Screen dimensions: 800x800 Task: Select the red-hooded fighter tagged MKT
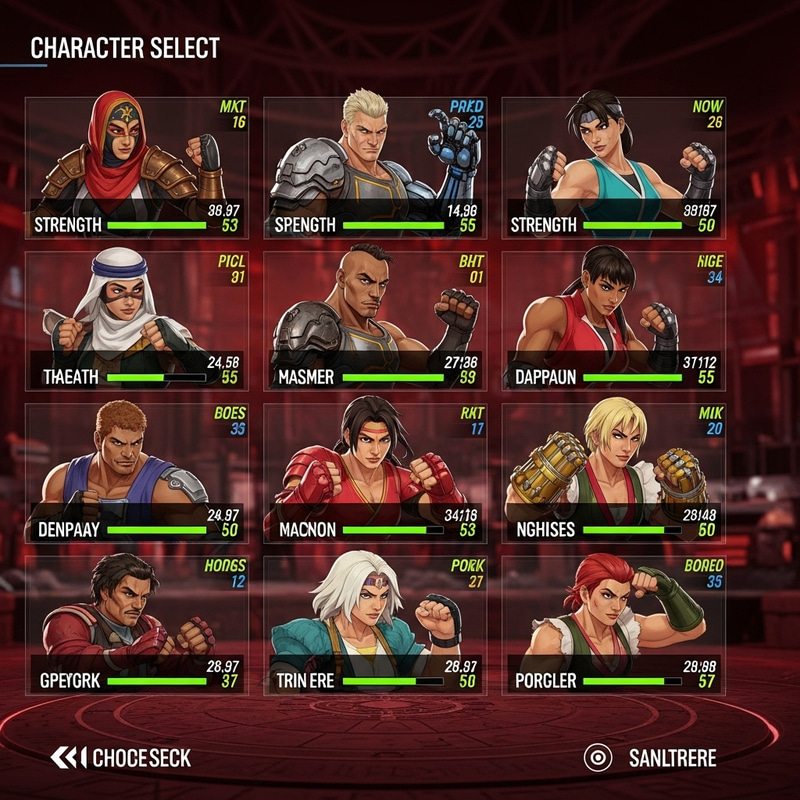pos(137,167)
